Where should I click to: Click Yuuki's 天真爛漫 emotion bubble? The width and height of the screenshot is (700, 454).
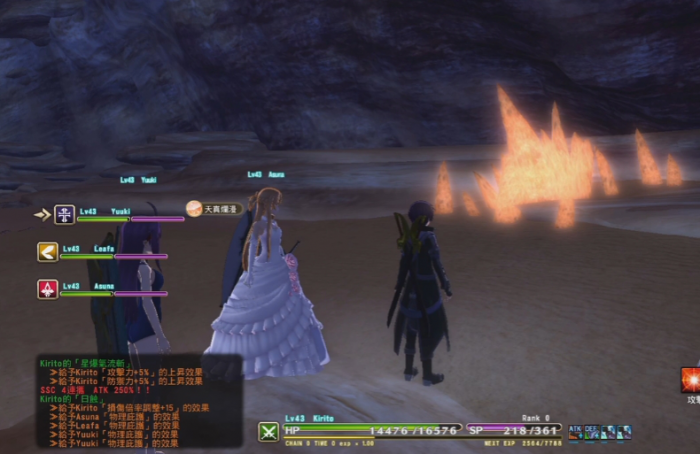[211, 209]
